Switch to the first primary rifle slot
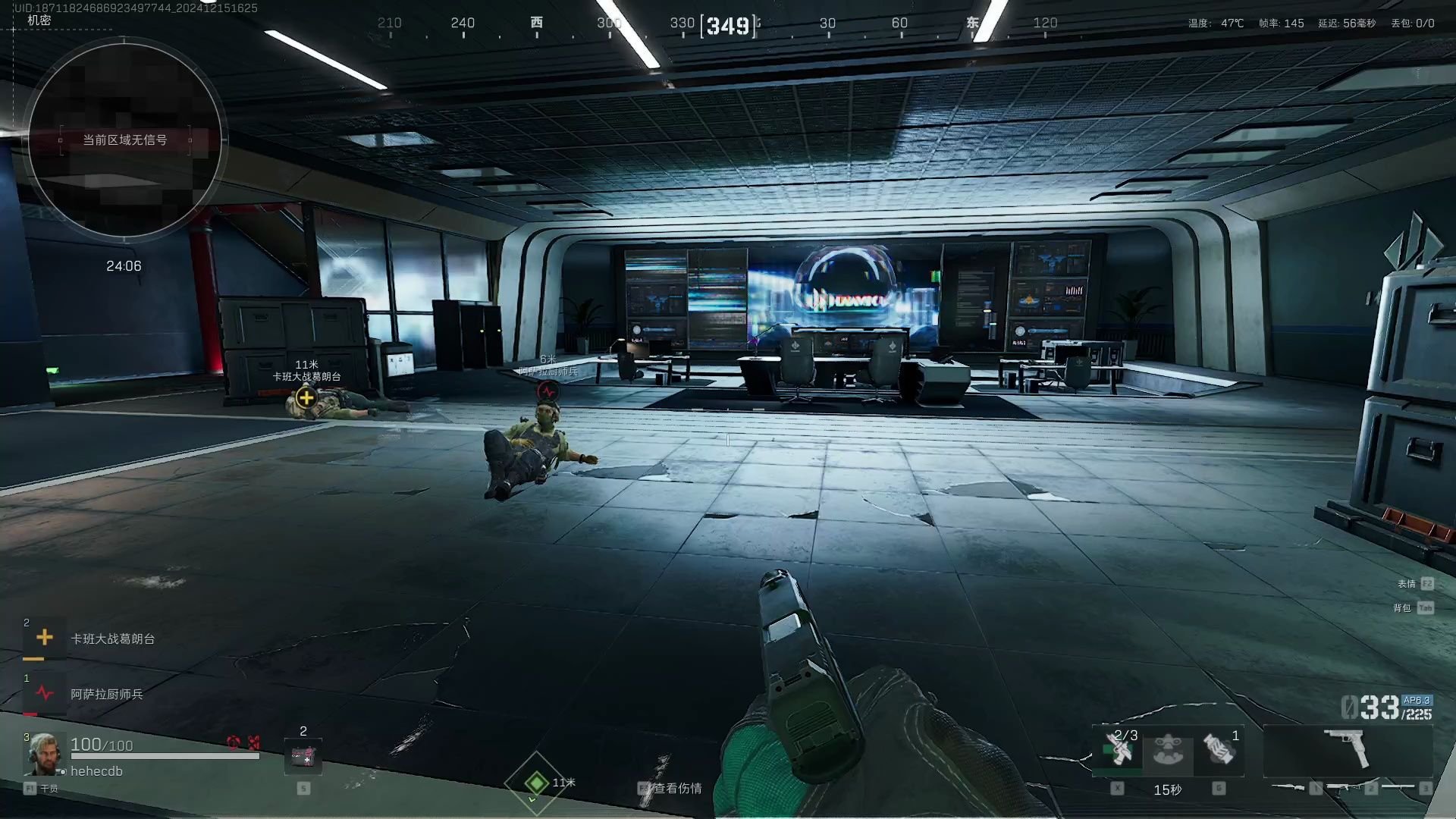The image size is (1456, 819). [1291, 788]
